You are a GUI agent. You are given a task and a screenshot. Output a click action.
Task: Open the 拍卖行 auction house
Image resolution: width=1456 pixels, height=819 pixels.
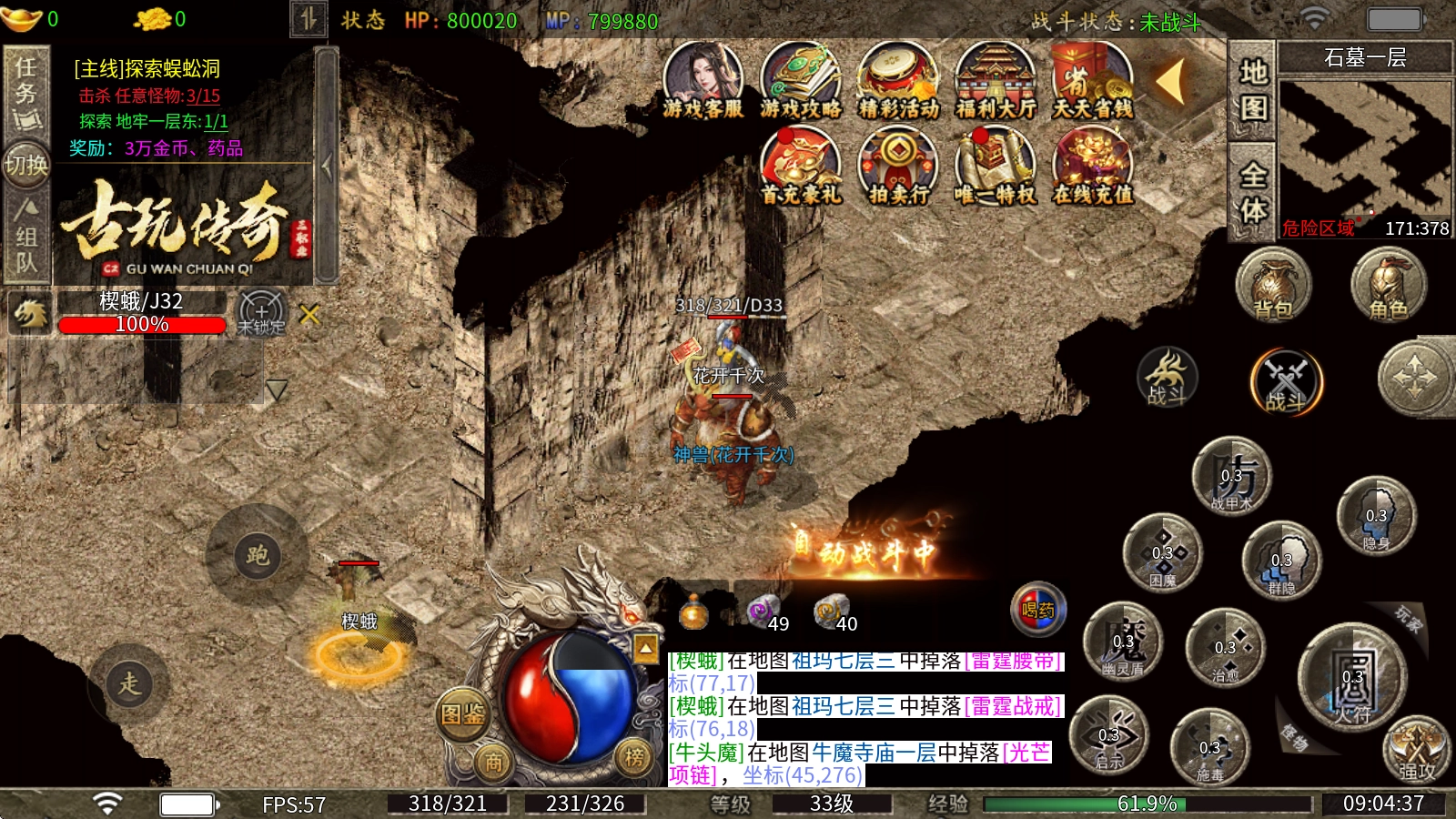pos(898,166)
